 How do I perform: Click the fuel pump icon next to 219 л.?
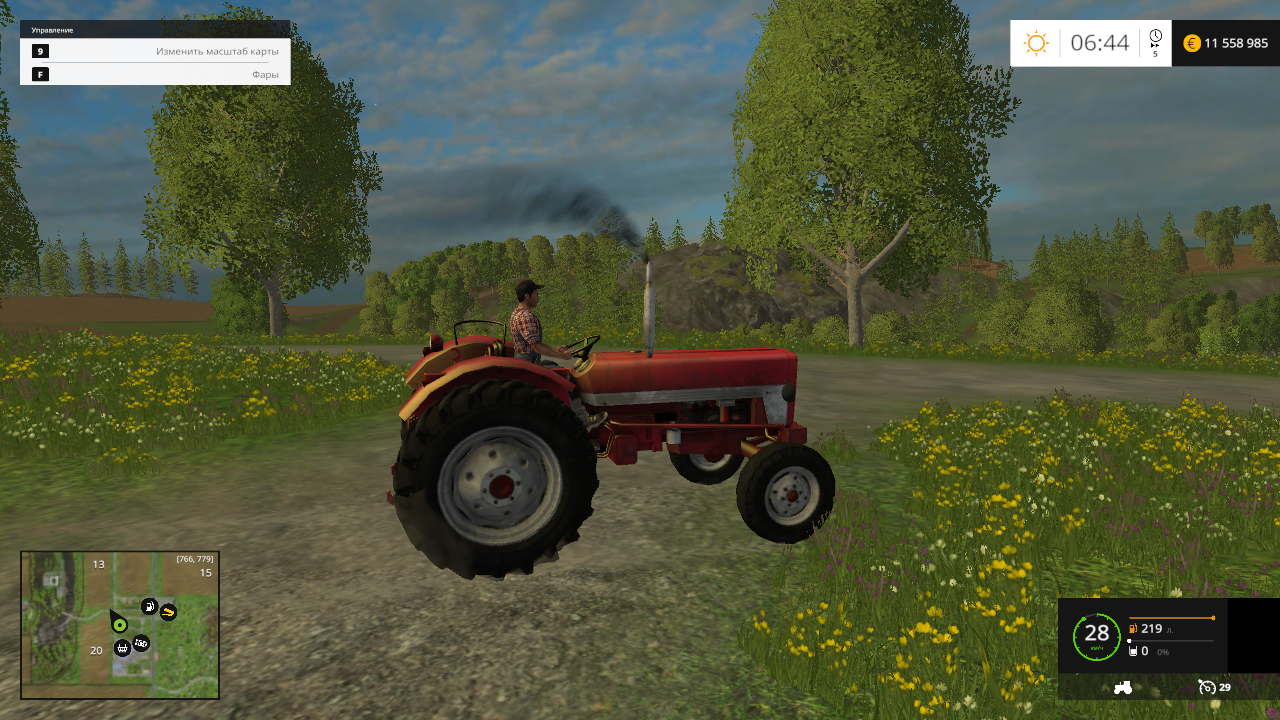click(x=1133, y=629)
